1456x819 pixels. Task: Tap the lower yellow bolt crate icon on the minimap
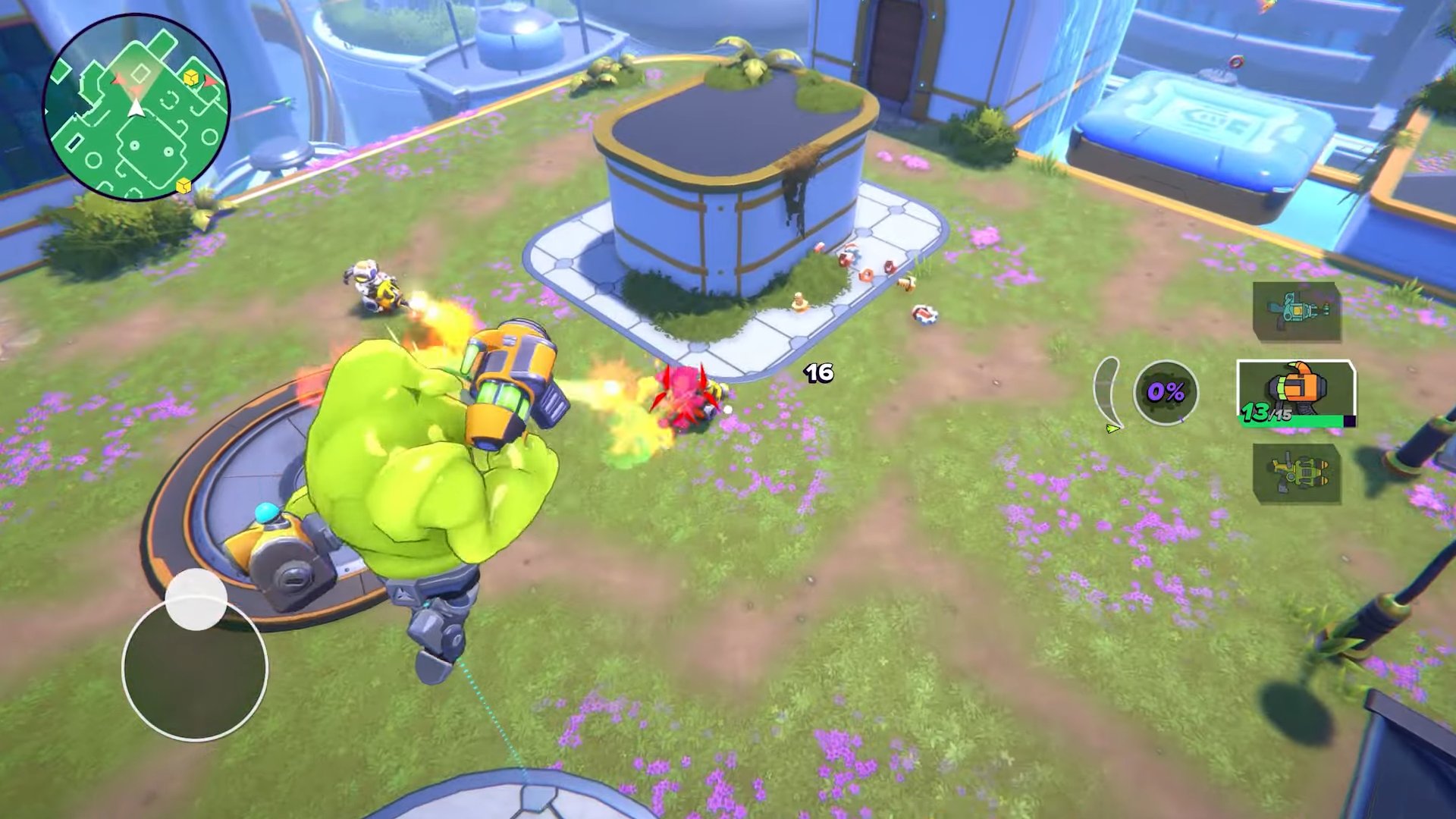[x=184, y=184]
